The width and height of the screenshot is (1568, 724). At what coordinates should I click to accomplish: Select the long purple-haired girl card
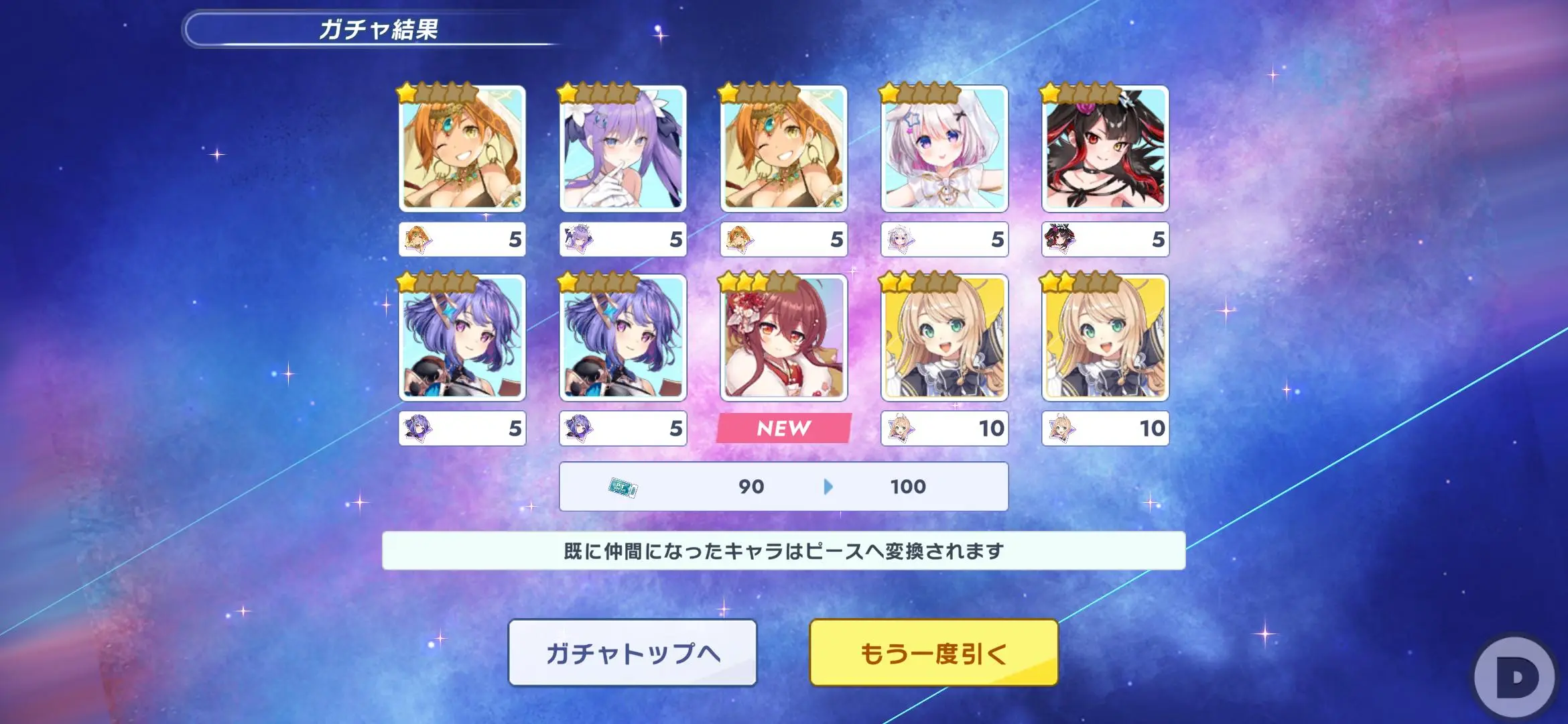tap(623, 149)
